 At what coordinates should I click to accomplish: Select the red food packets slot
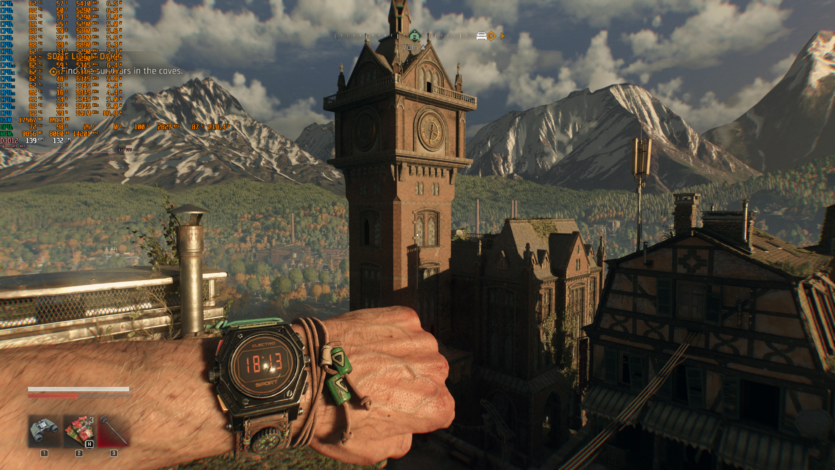pyautogui.click(x=79, y=431)
